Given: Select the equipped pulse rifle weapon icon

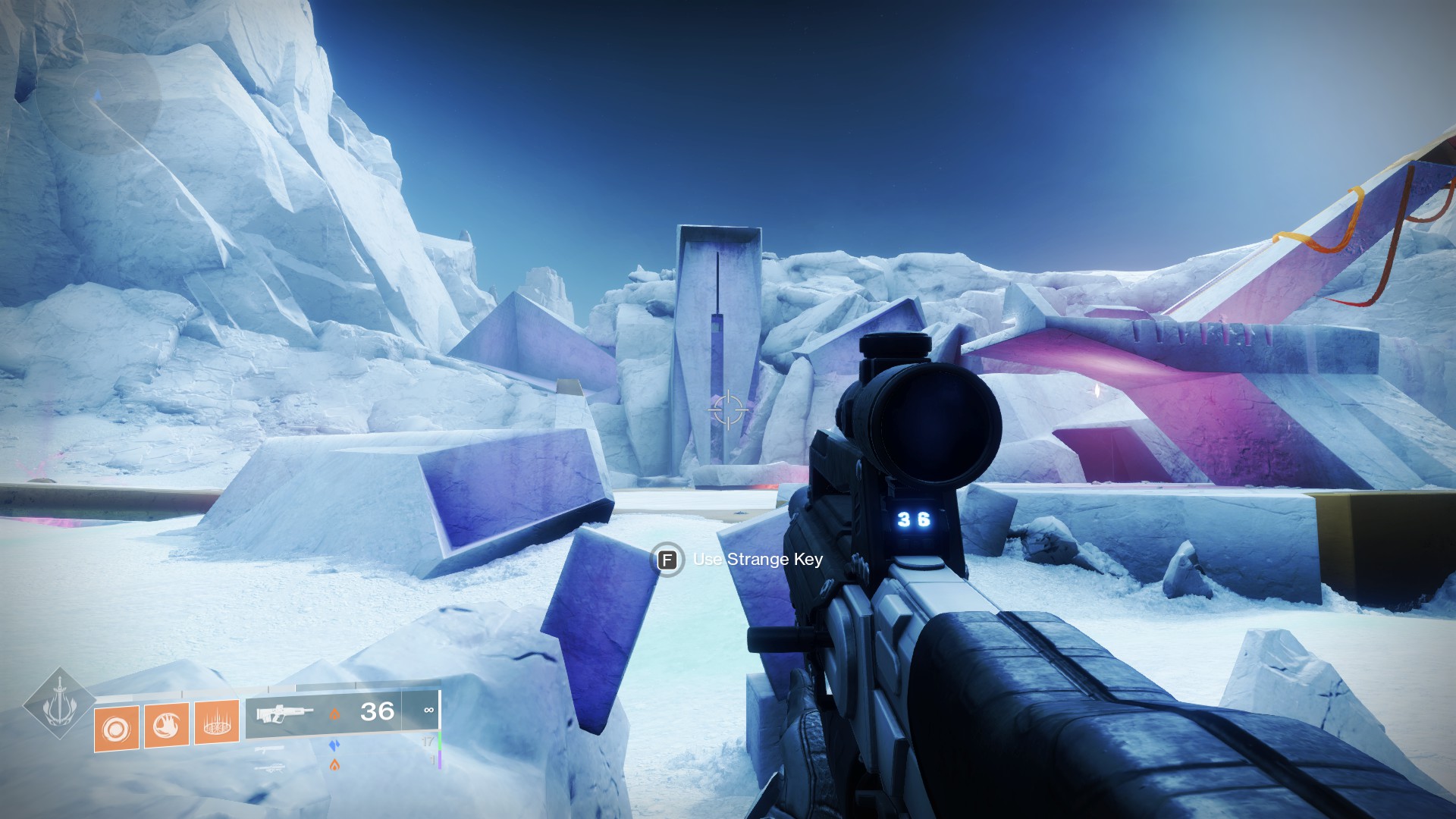Looking at the screenshot, I should pyautogui.click(x=284, y=714).
